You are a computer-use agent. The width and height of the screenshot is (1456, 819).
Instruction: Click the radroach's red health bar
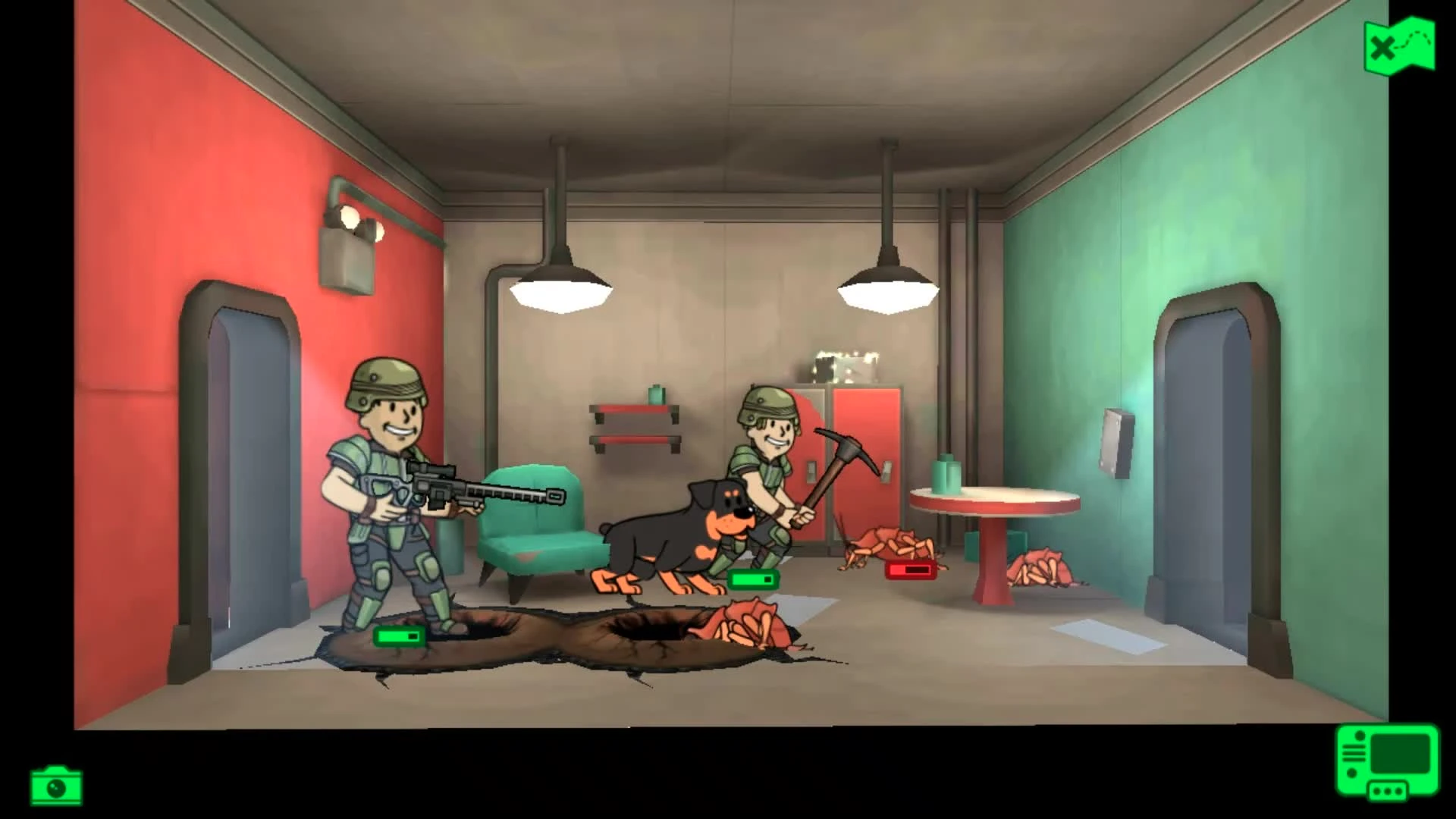[910, 571]
